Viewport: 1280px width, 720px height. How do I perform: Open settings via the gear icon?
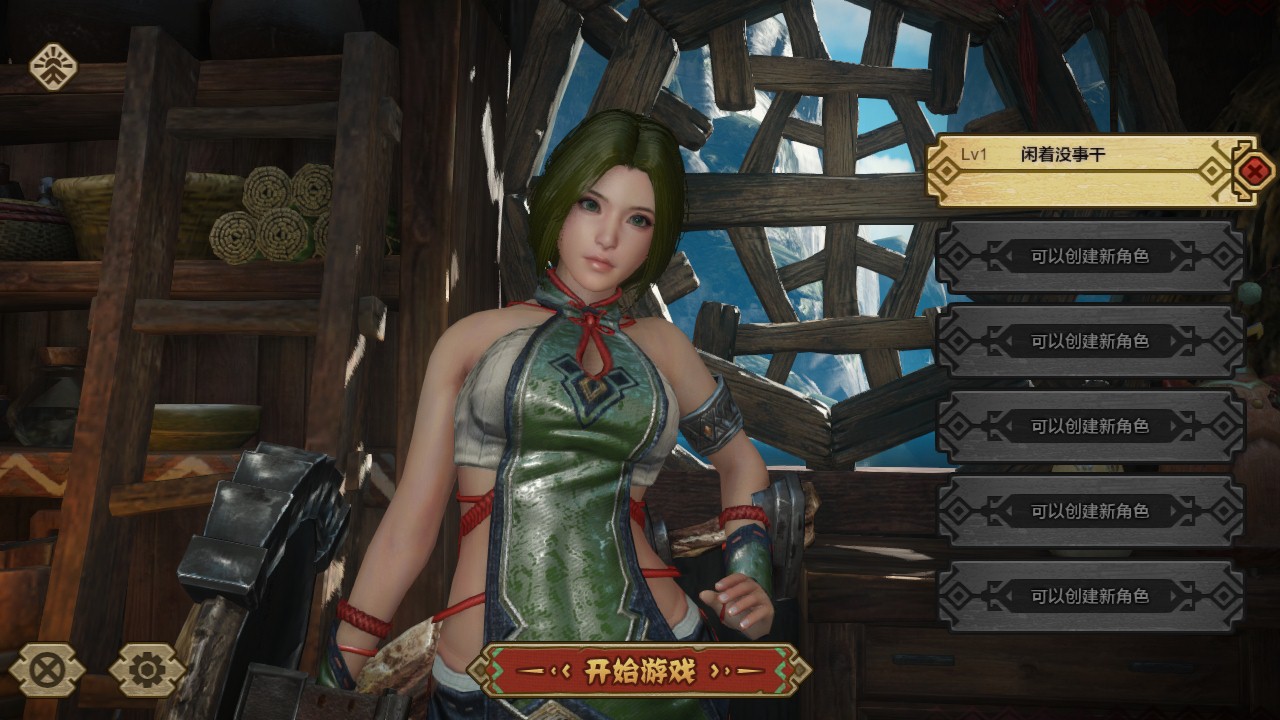click(x=147, y=670)
